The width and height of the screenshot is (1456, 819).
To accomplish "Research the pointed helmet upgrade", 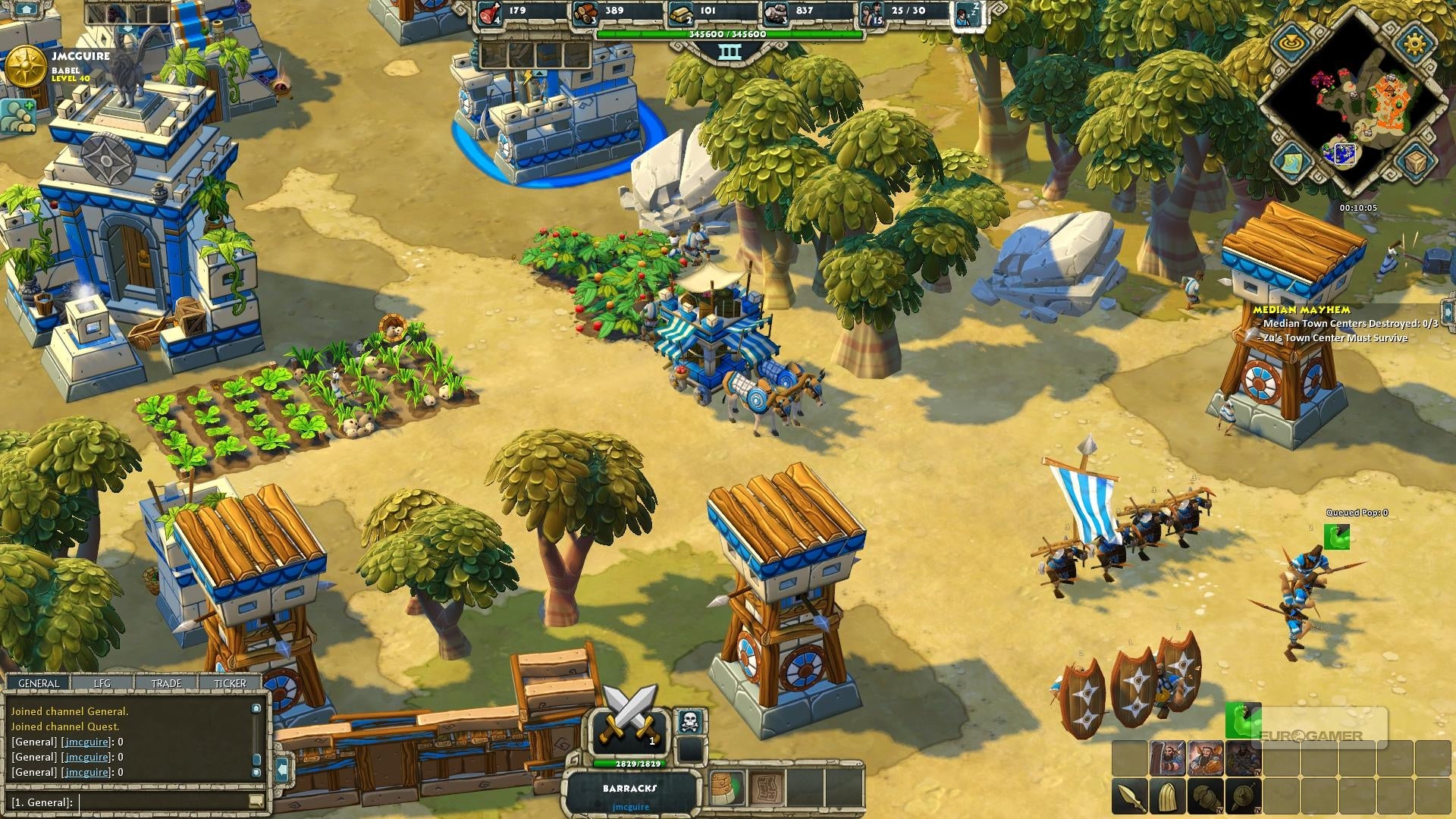I will pyautogui.click(x=1167, y=798).
